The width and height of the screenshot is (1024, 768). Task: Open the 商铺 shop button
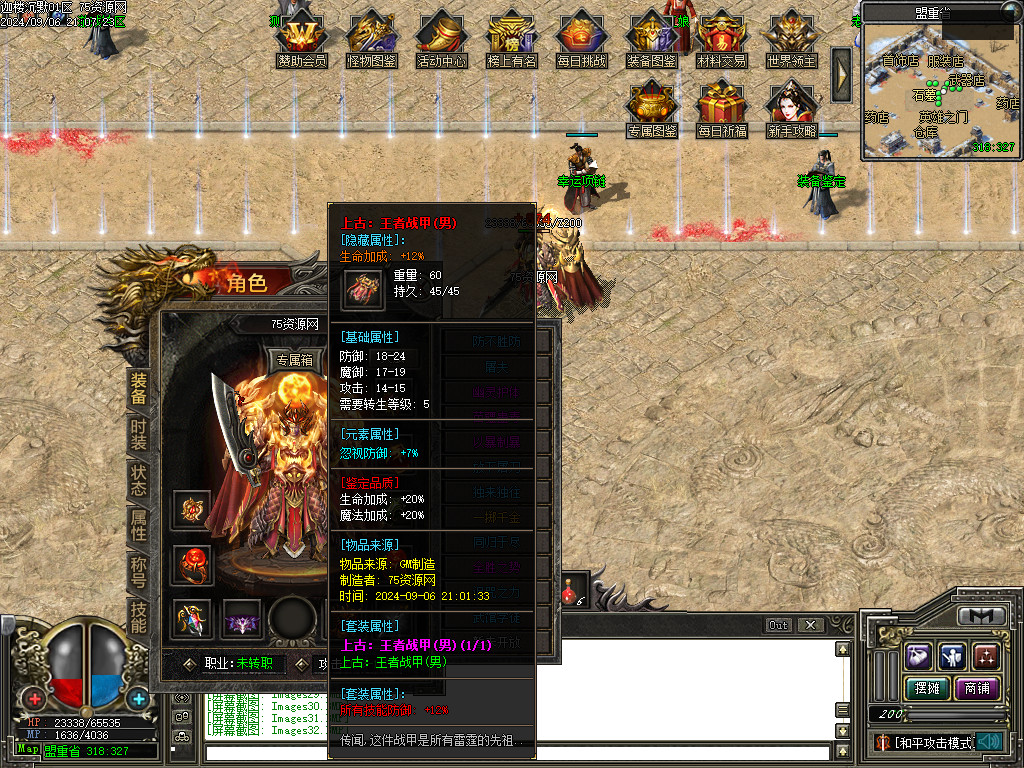point(976,688)
